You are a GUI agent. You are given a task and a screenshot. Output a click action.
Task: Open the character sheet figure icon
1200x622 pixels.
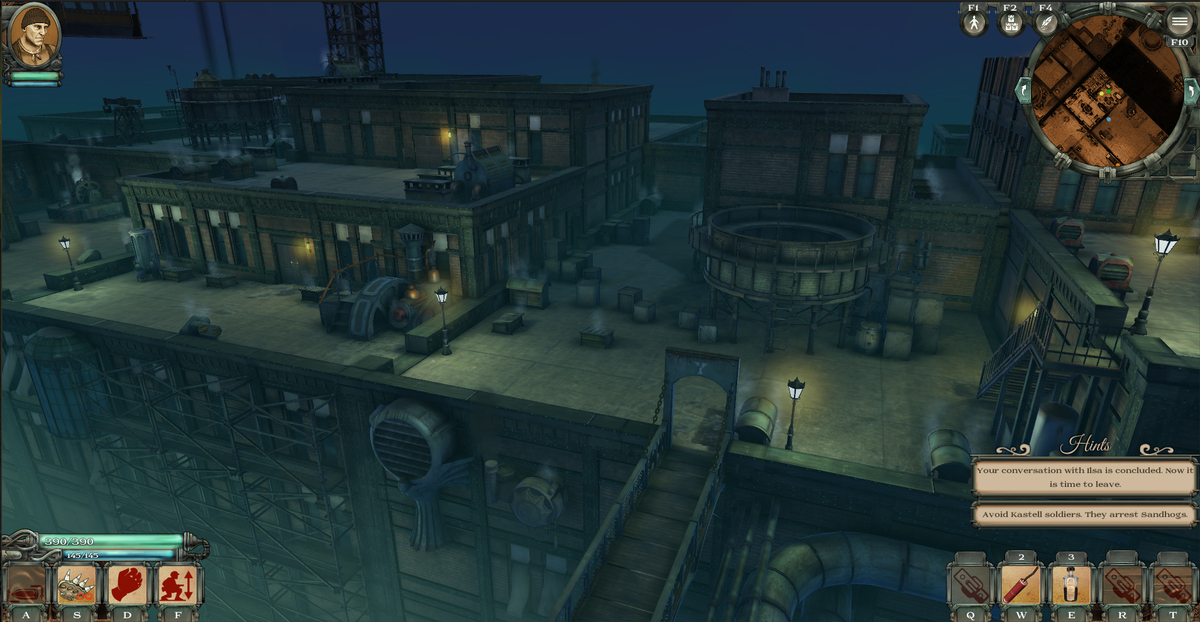tap(973, 23)
